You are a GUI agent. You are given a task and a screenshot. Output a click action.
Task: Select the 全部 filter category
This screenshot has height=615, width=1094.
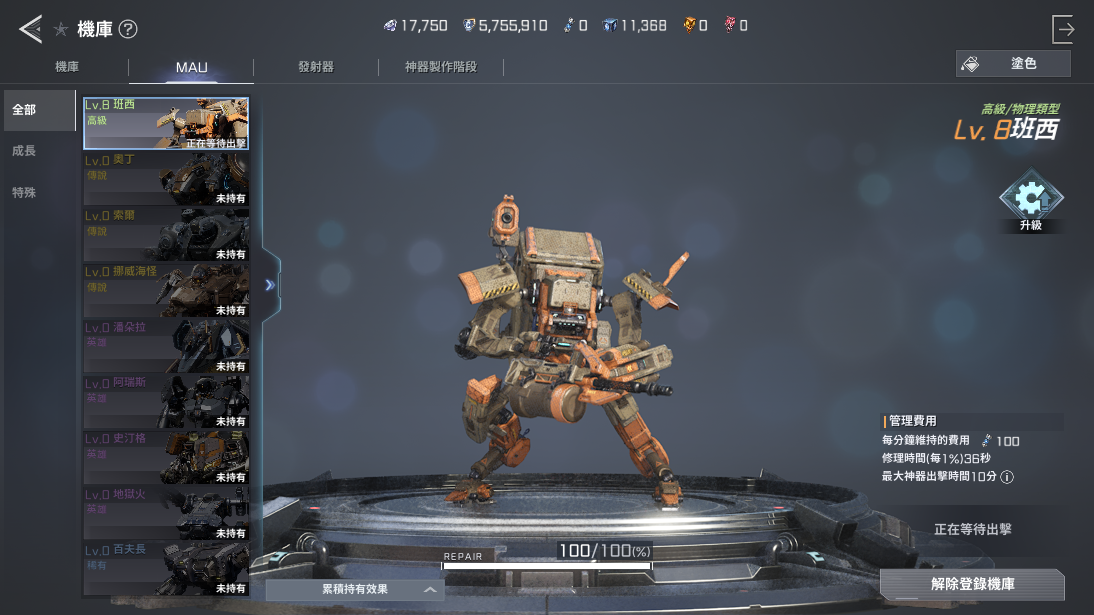[x=38, y=110]
